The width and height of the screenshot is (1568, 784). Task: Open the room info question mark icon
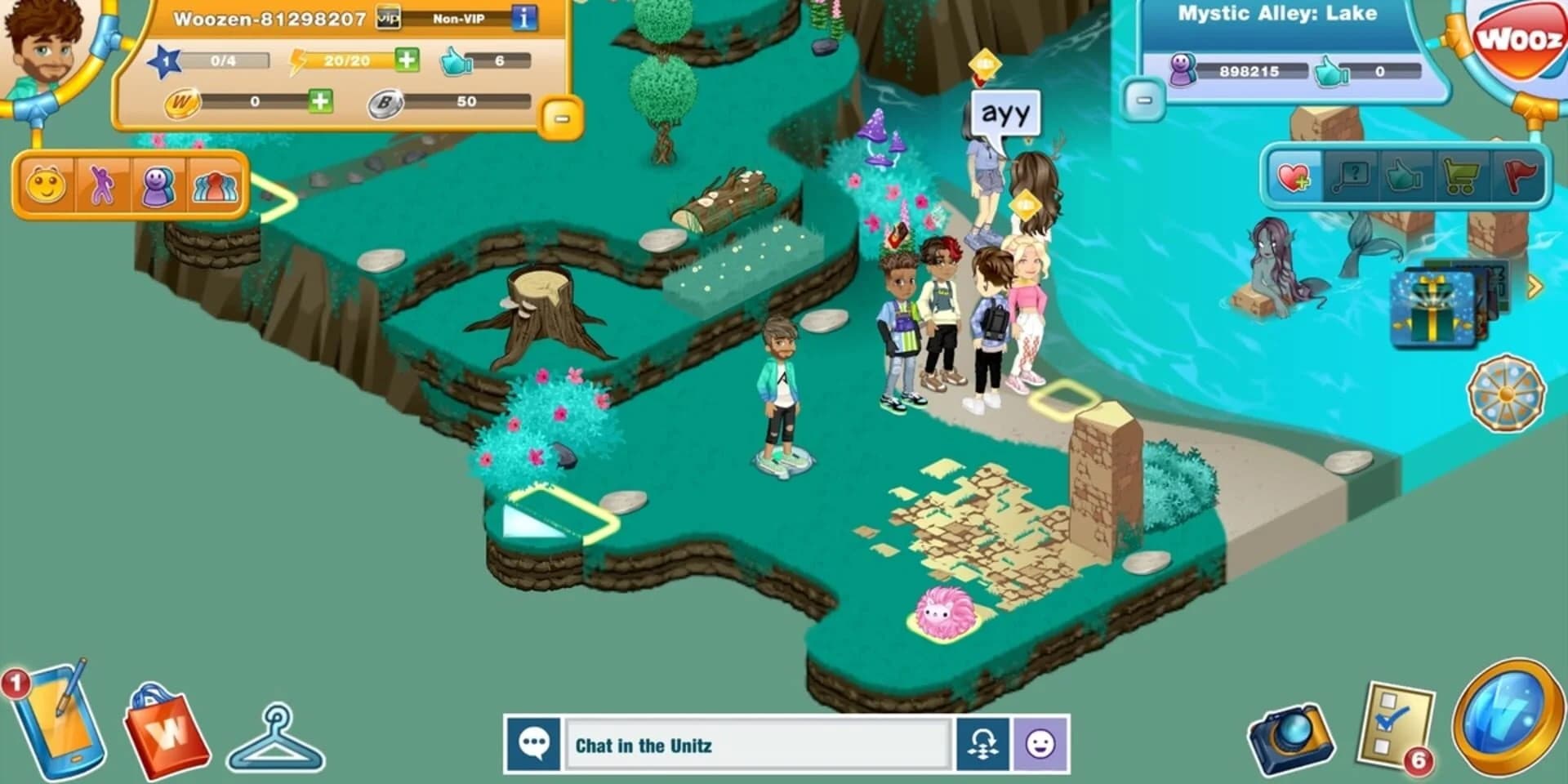coord(1352,175)
